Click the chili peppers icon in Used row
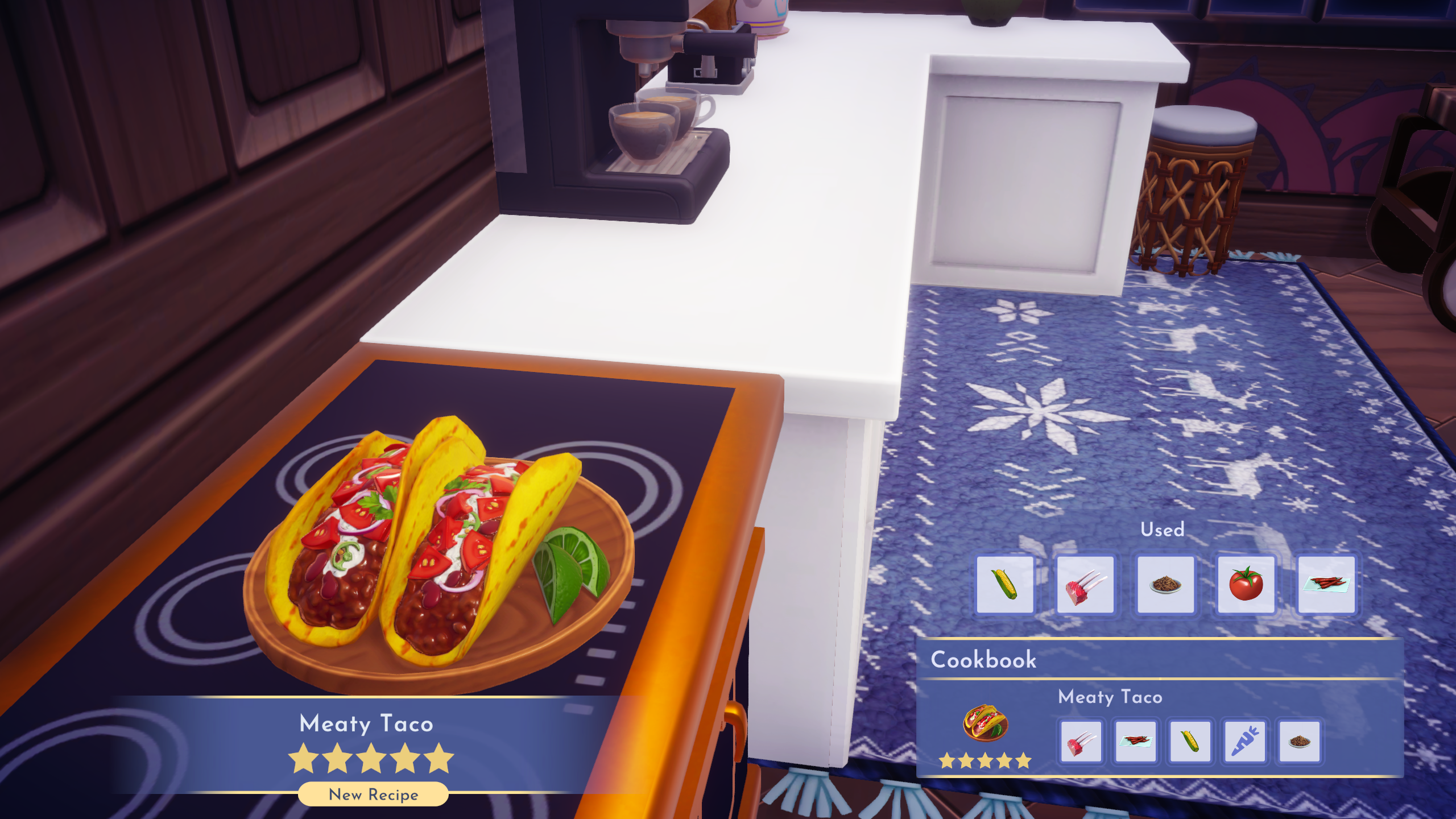This screenshot has width=1456, height=819. [1326, 585]
